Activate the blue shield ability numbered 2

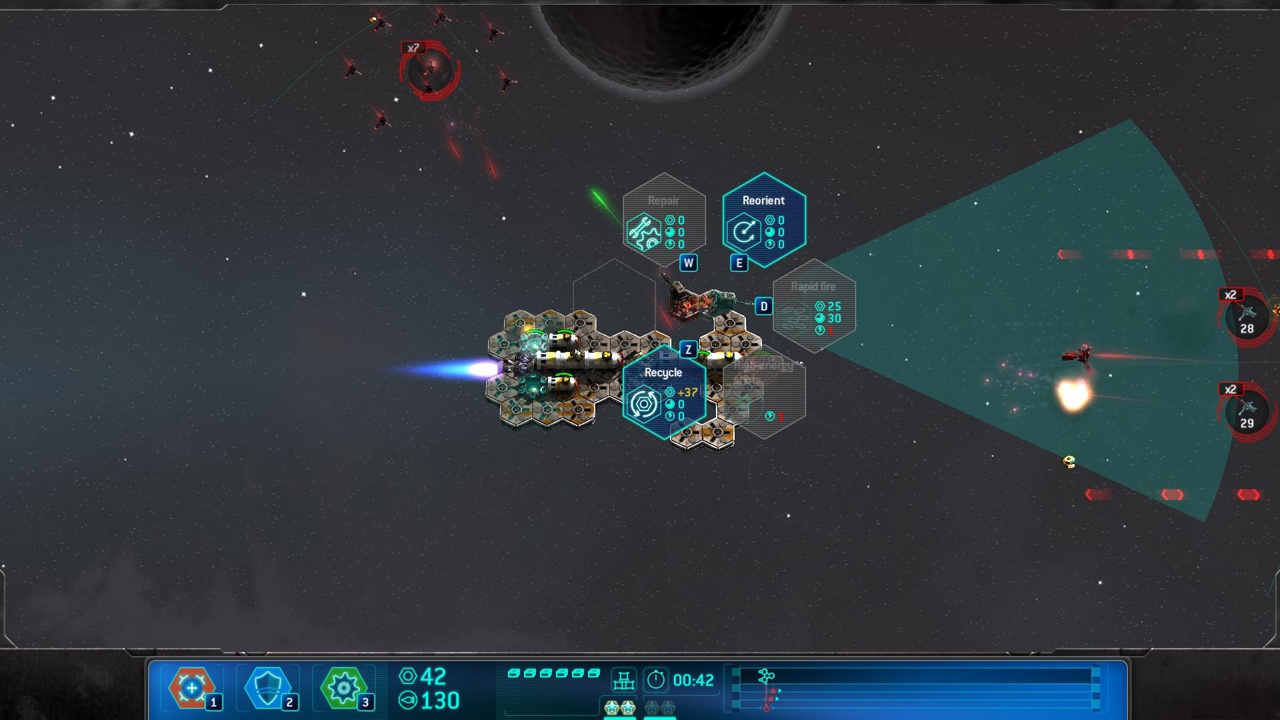pos(268,688)
